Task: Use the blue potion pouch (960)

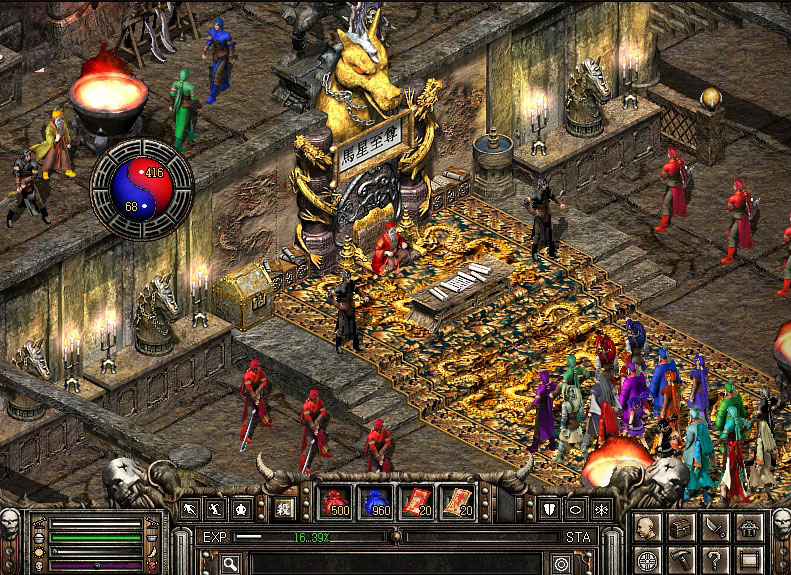Action: [376, 502]
